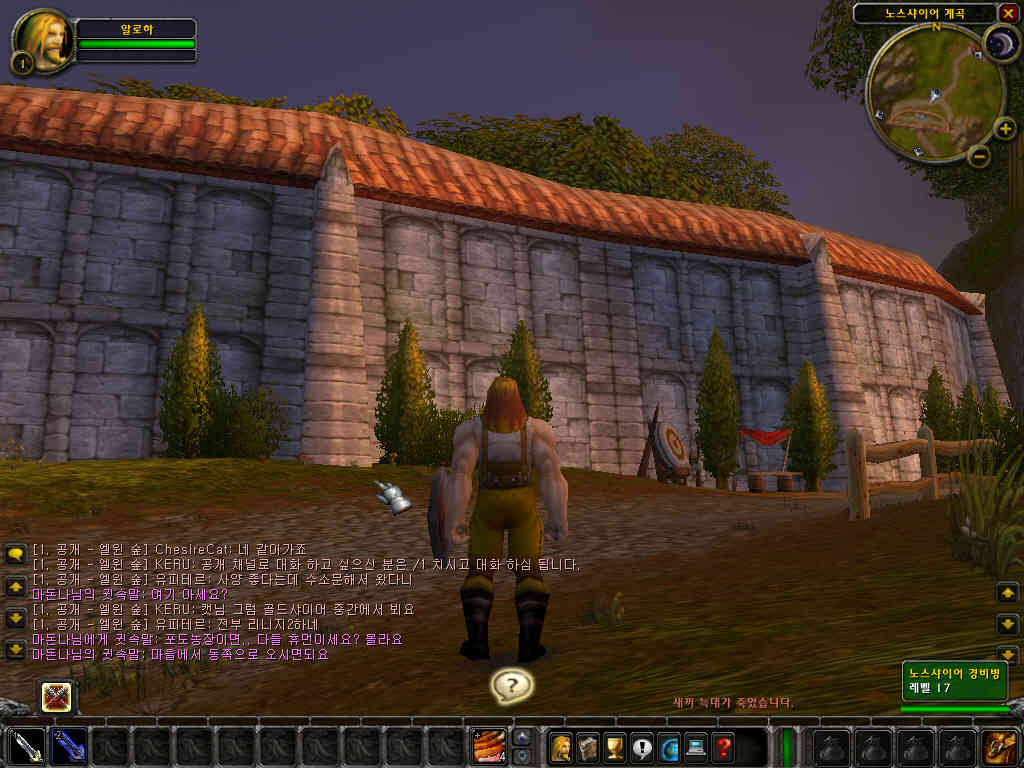Click the golden goblet micro button
Viewport: 1024px width, 768px height.
tap(615, 746)
